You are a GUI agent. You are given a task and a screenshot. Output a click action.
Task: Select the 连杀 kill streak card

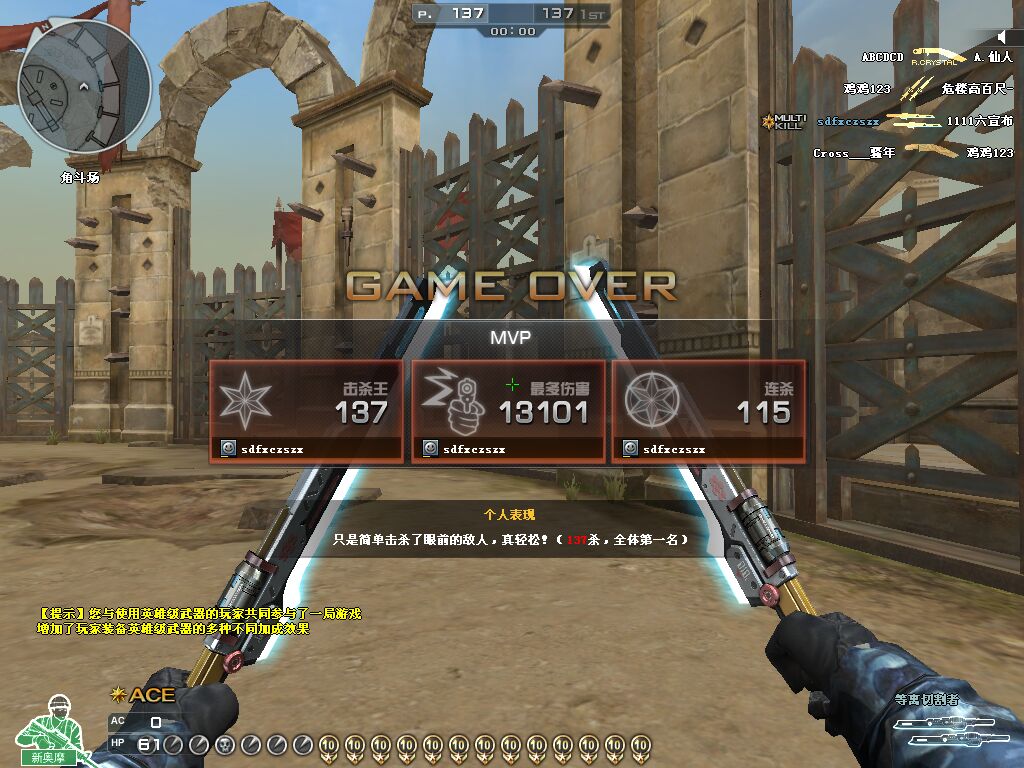pos(708,410)
